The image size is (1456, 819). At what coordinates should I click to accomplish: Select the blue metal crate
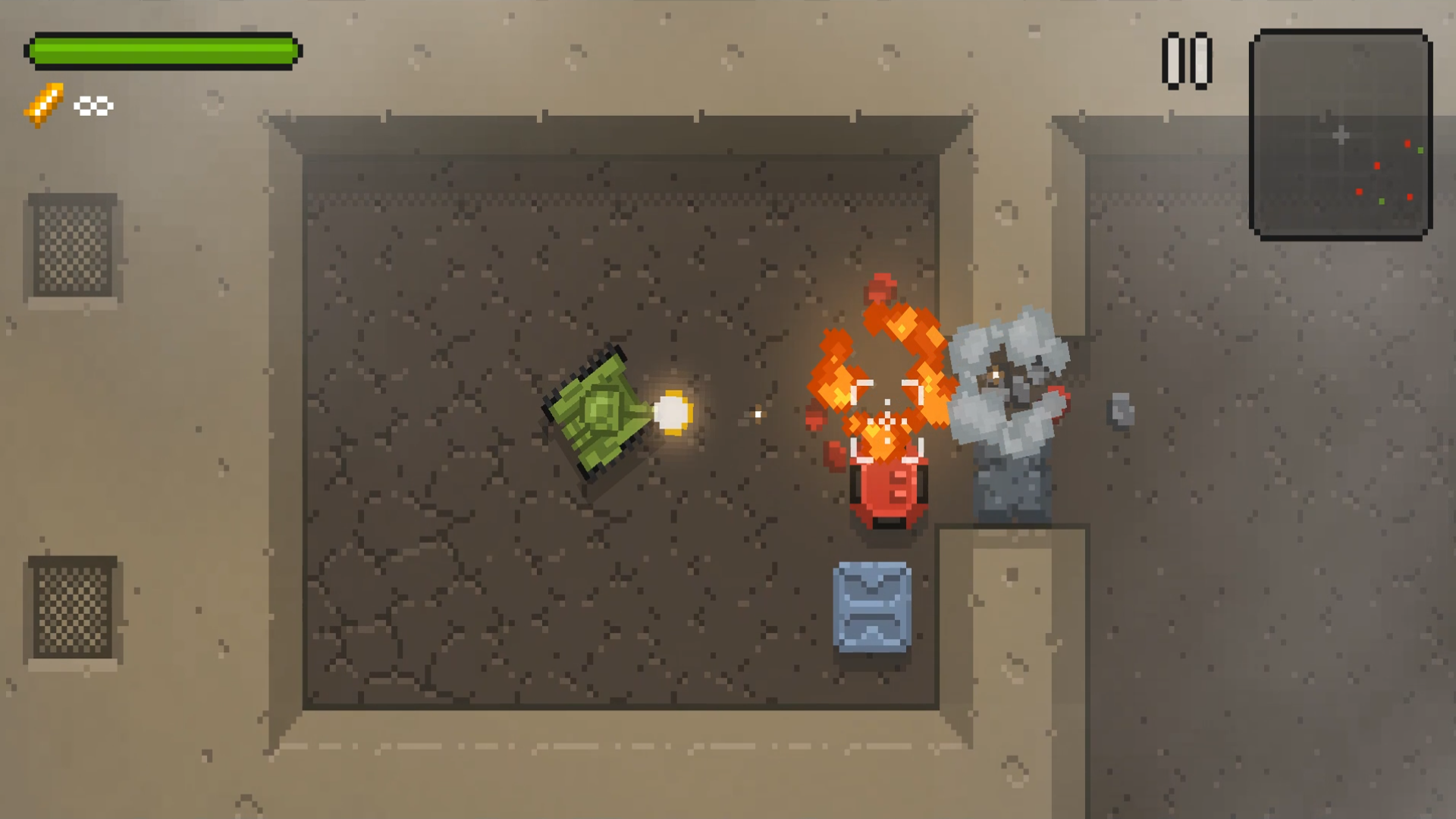coord(874,607)
